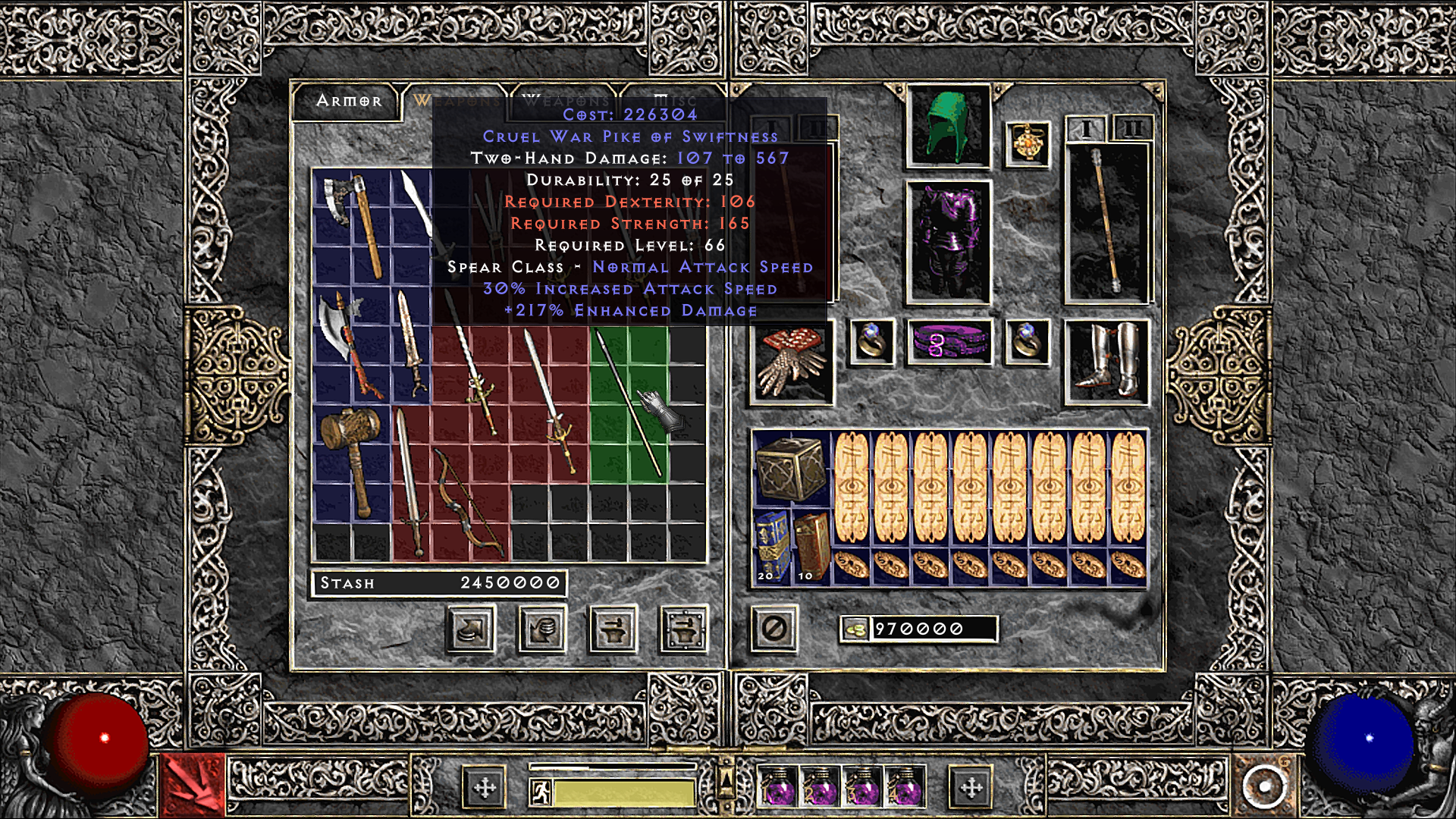The width and height of the screenshot is (1456, 819).
Task: Pick the equipped gloves slot
Action: pos(791,362)
